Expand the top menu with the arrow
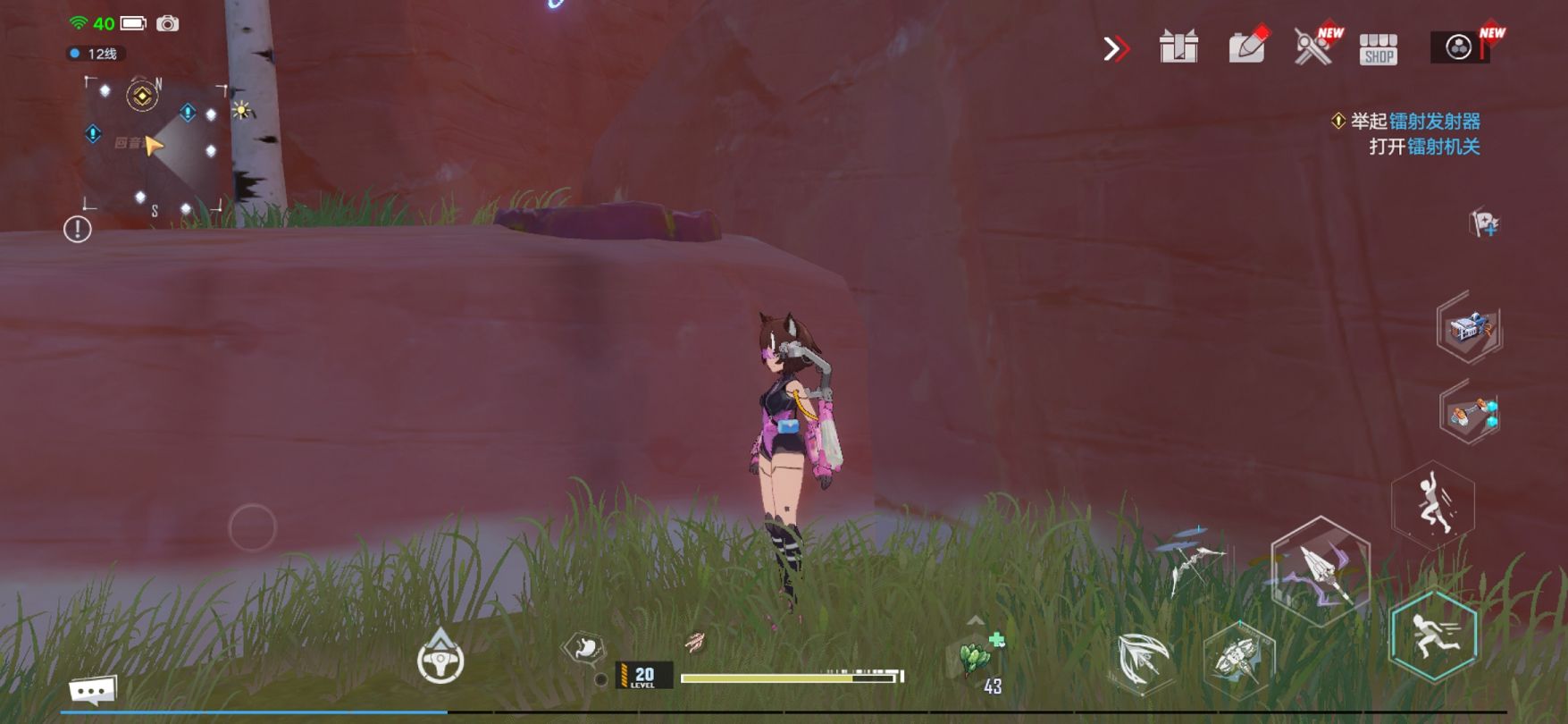This screenshot has width=1568, height=724. pos(1116,48)
